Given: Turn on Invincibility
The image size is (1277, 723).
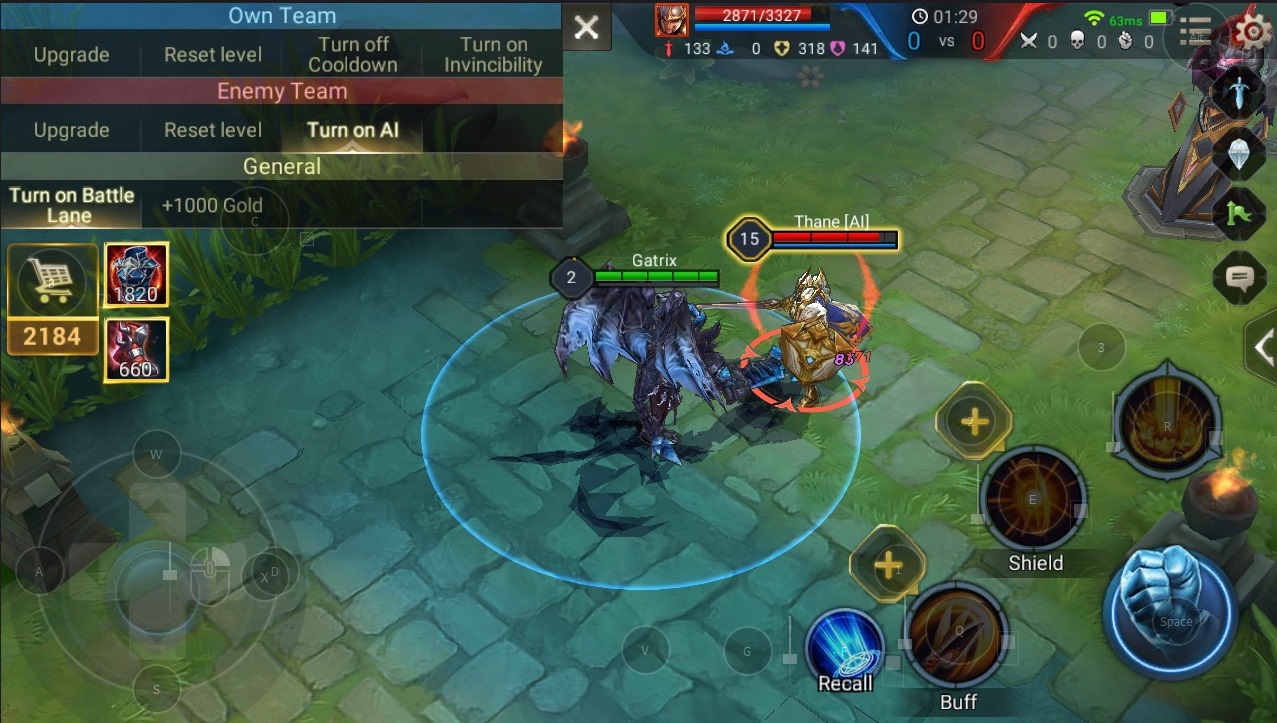Looking at the screenshot, I should coord(493,55).
